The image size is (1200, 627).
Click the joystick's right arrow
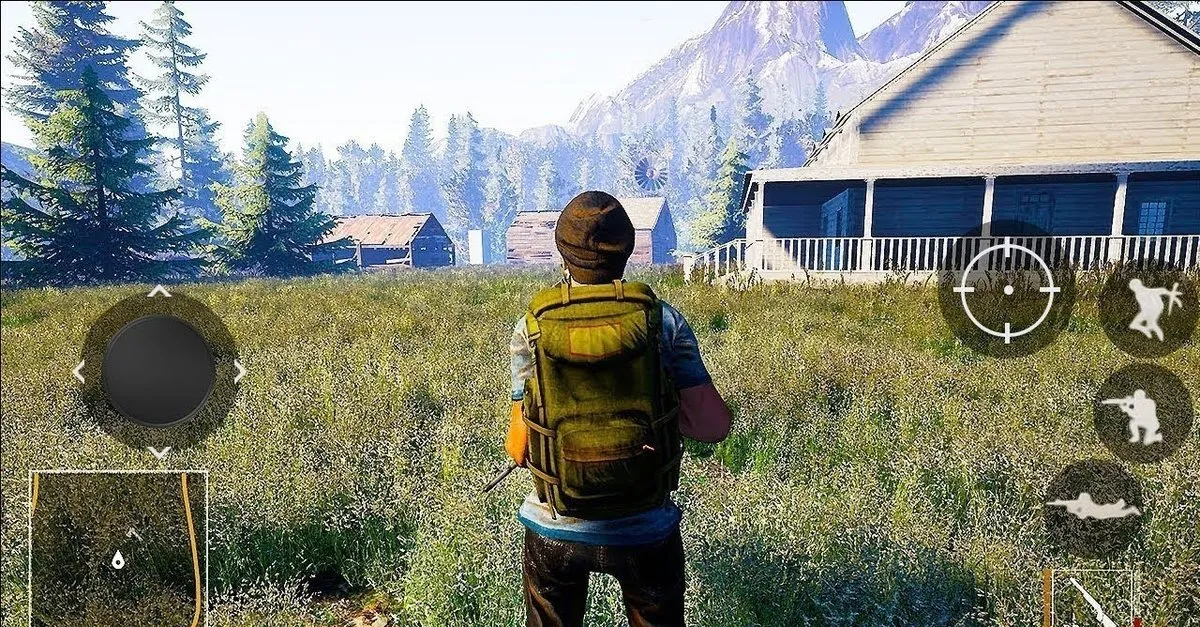(239, 372)
